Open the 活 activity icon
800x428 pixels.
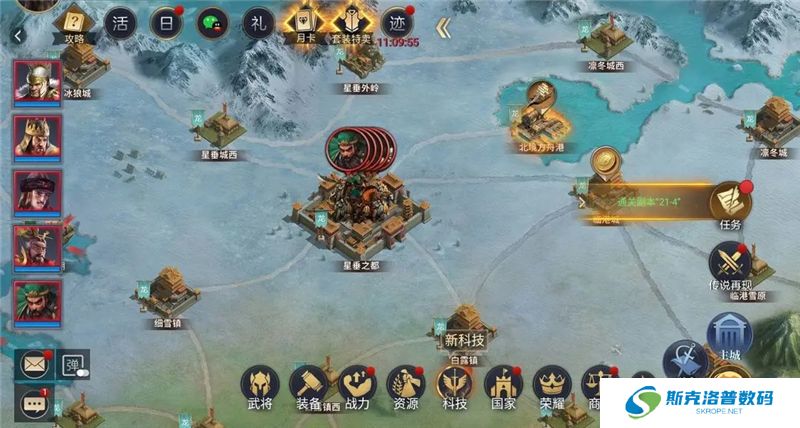coord(122,21)
